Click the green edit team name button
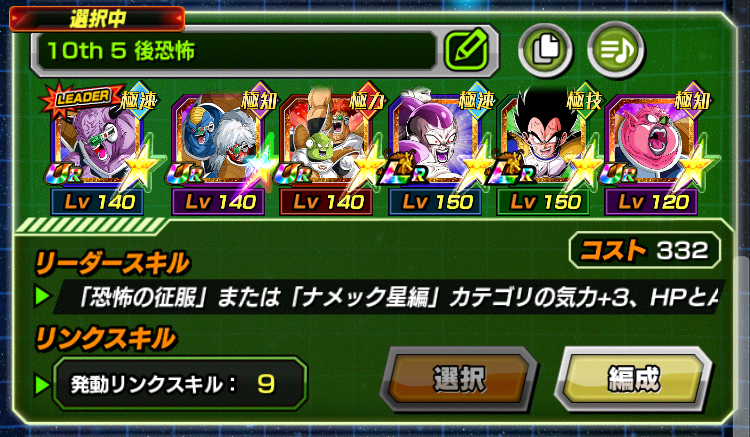Image resolution: width=750 pixels, height=437 pixels. pos(465,47)
